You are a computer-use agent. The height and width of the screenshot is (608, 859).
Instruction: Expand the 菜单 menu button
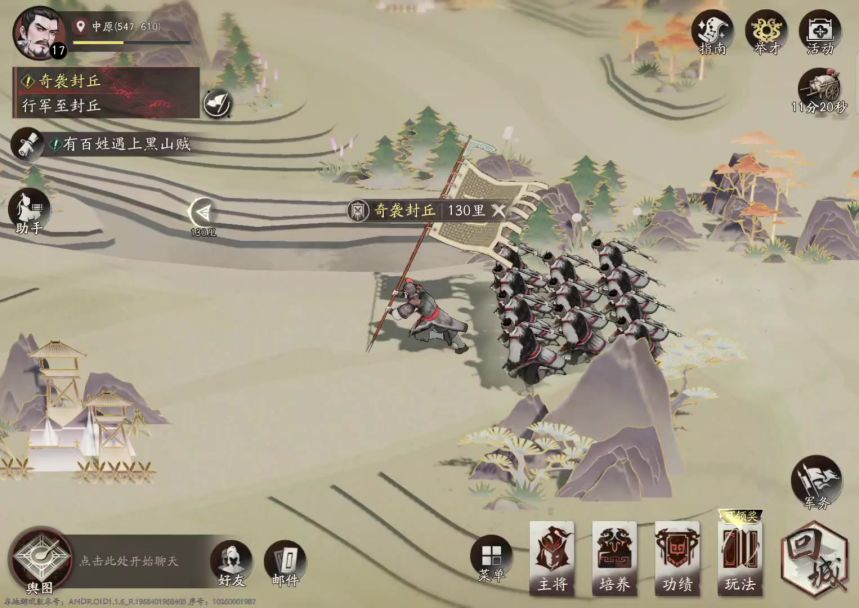[491, 558]
